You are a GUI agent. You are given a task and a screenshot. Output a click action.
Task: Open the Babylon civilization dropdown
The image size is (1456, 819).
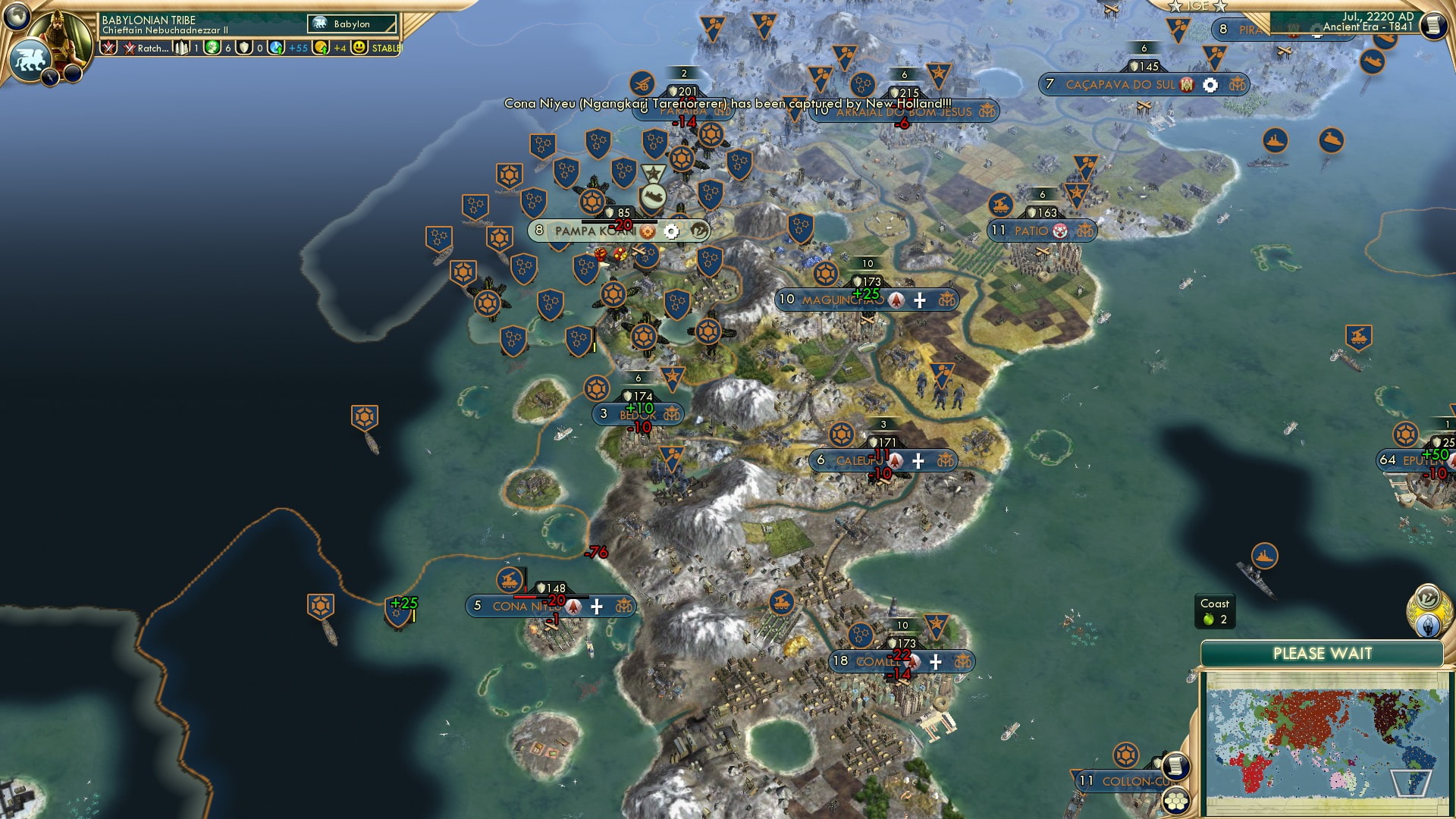[x=351, y=24]
